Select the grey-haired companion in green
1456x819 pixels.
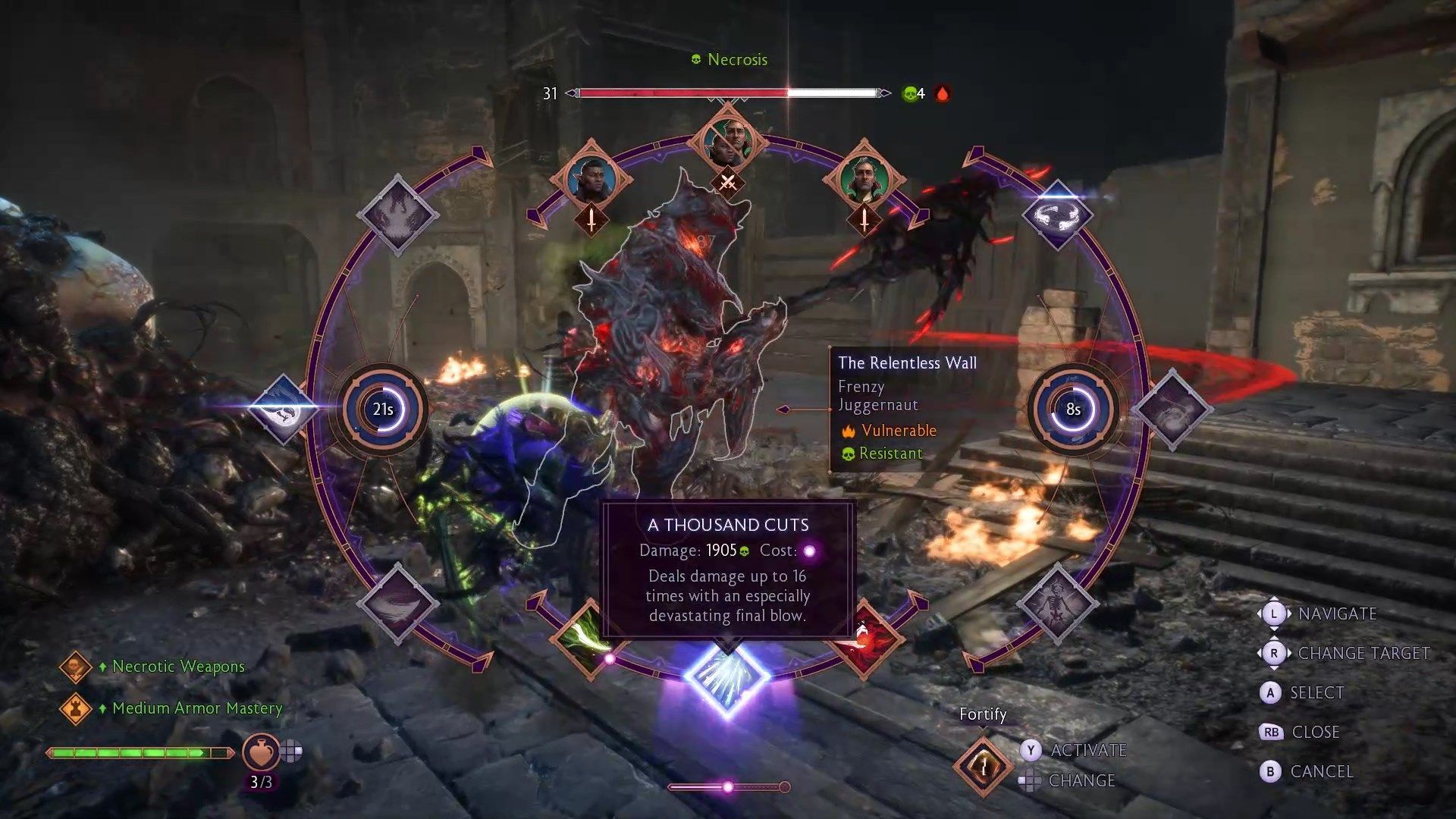pos(864,179)
